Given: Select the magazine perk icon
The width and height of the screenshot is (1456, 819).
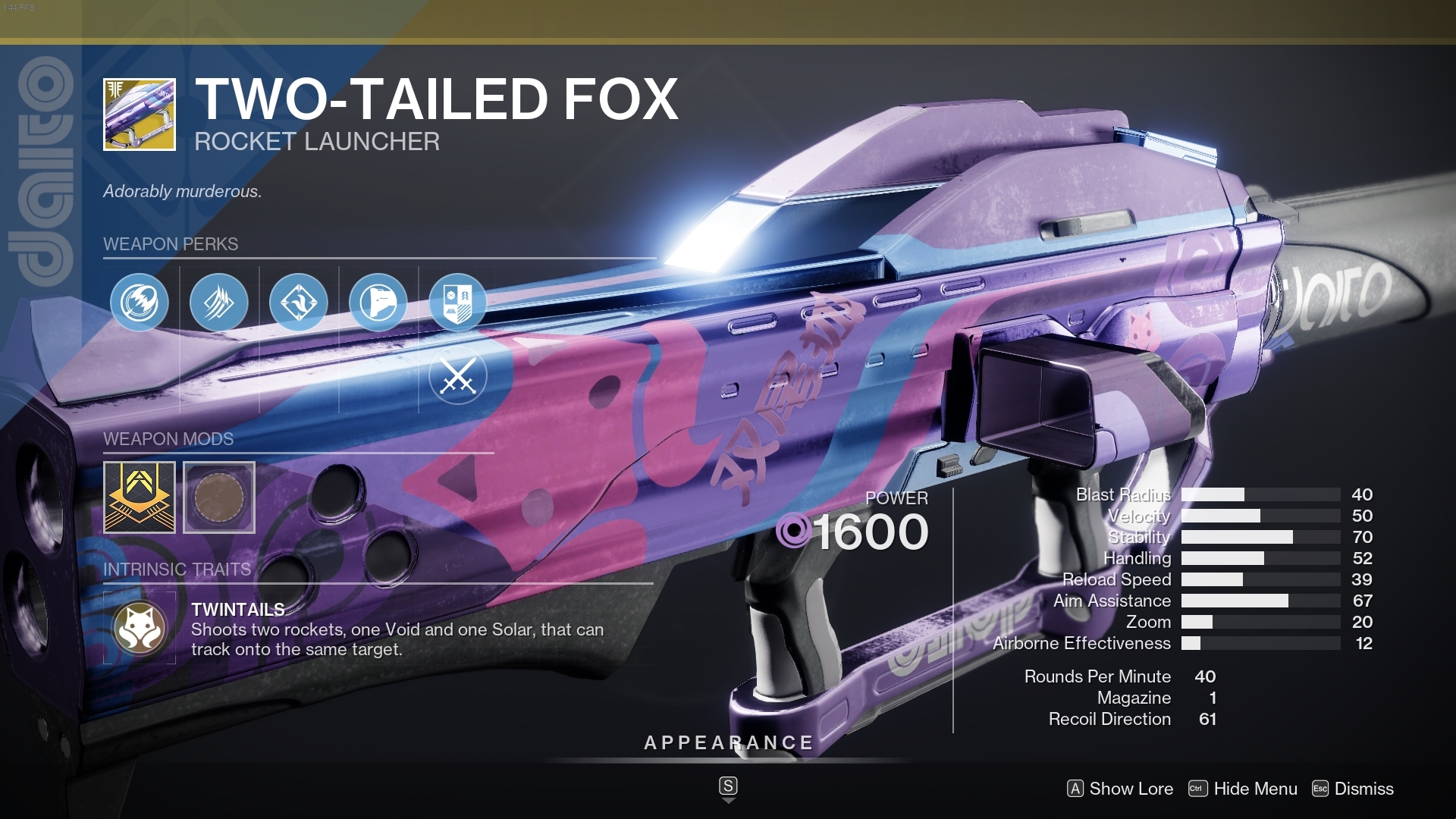Looking at the screenshot, I should click(380, 302).
